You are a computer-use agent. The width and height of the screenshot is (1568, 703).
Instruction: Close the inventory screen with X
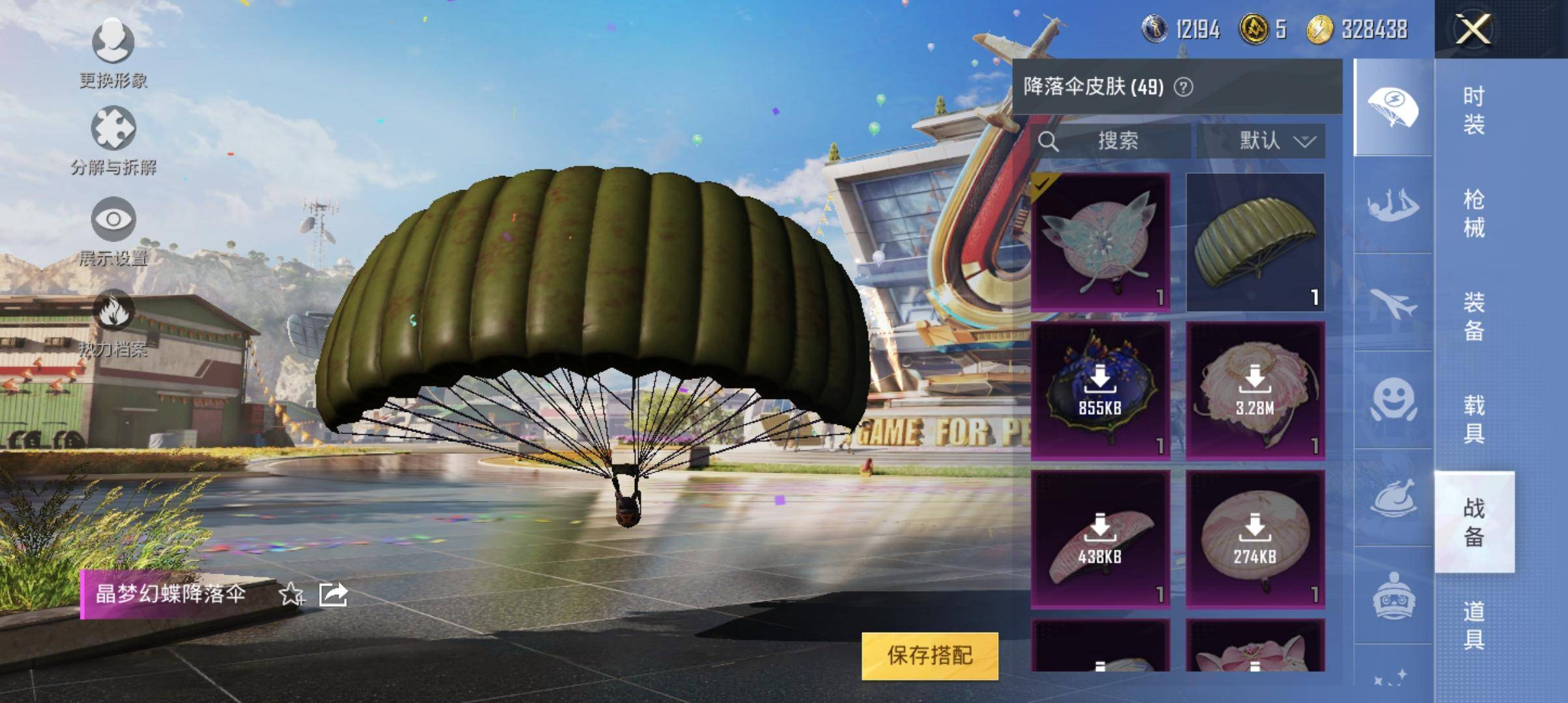pyautogui.click(x=1474, y=29)
